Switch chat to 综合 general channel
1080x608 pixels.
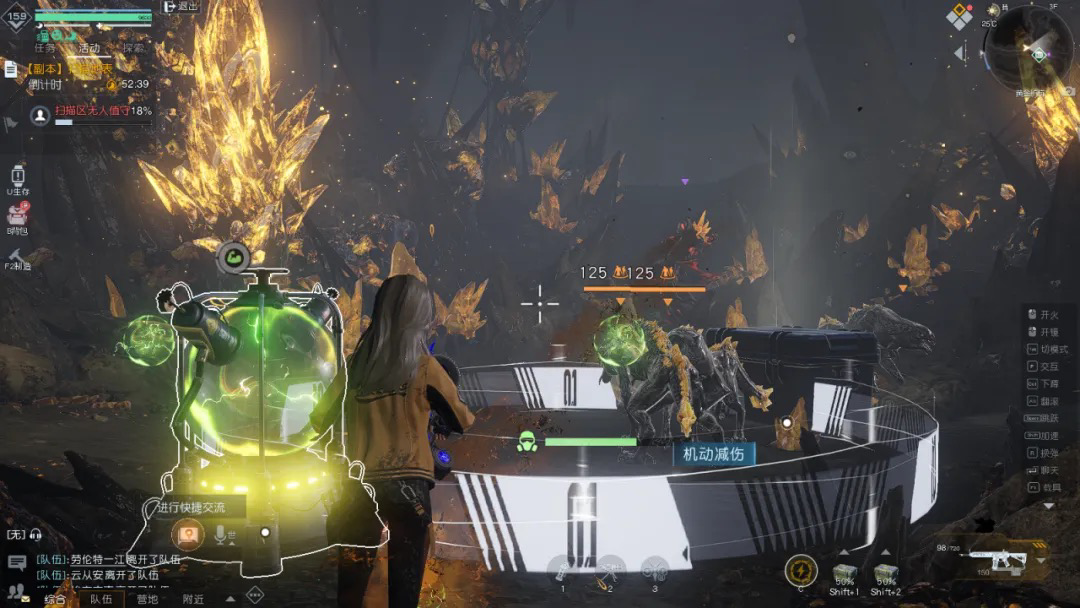pyautogui.click(x=55, y=599)
